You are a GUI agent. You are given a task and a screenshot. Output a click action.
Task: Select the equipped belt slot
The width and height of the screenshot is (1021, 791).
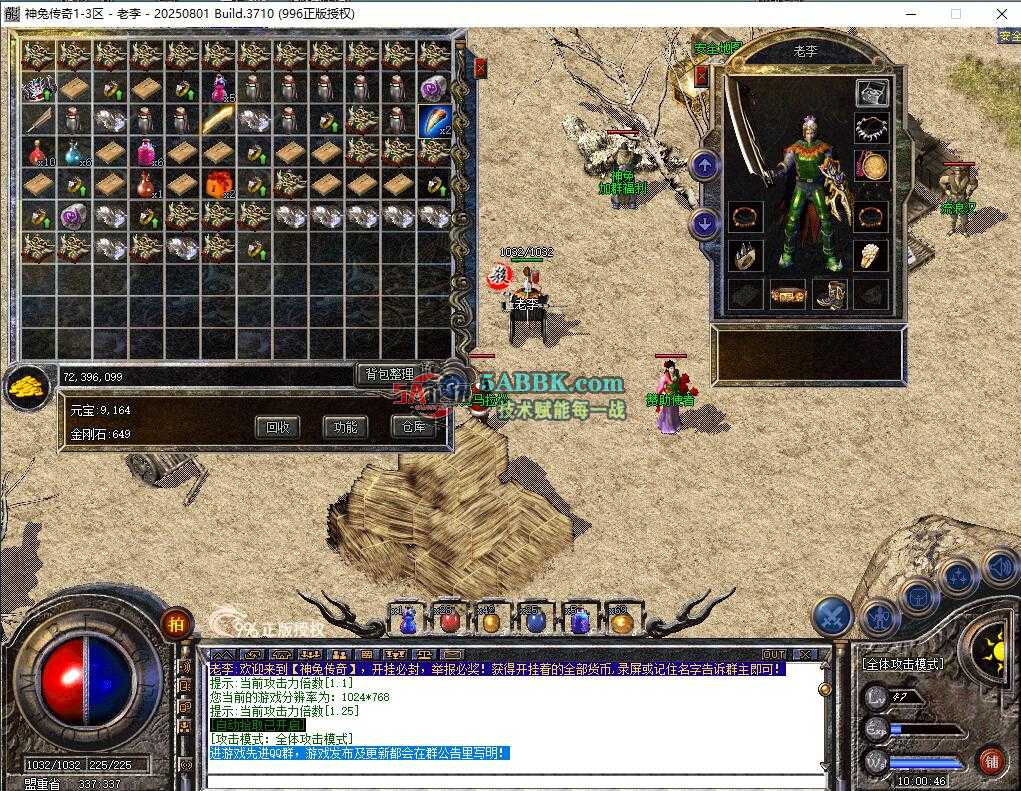tap(788, 296)
